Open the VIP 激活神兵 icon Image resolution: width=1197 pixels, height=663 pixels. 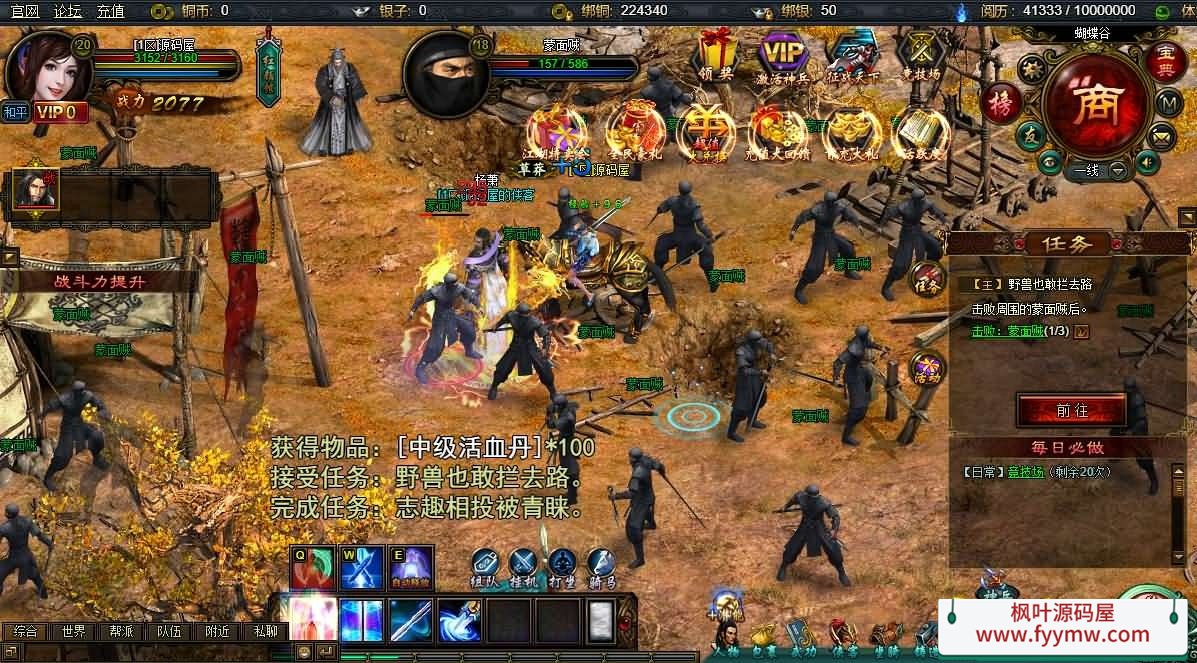[783, 55]
